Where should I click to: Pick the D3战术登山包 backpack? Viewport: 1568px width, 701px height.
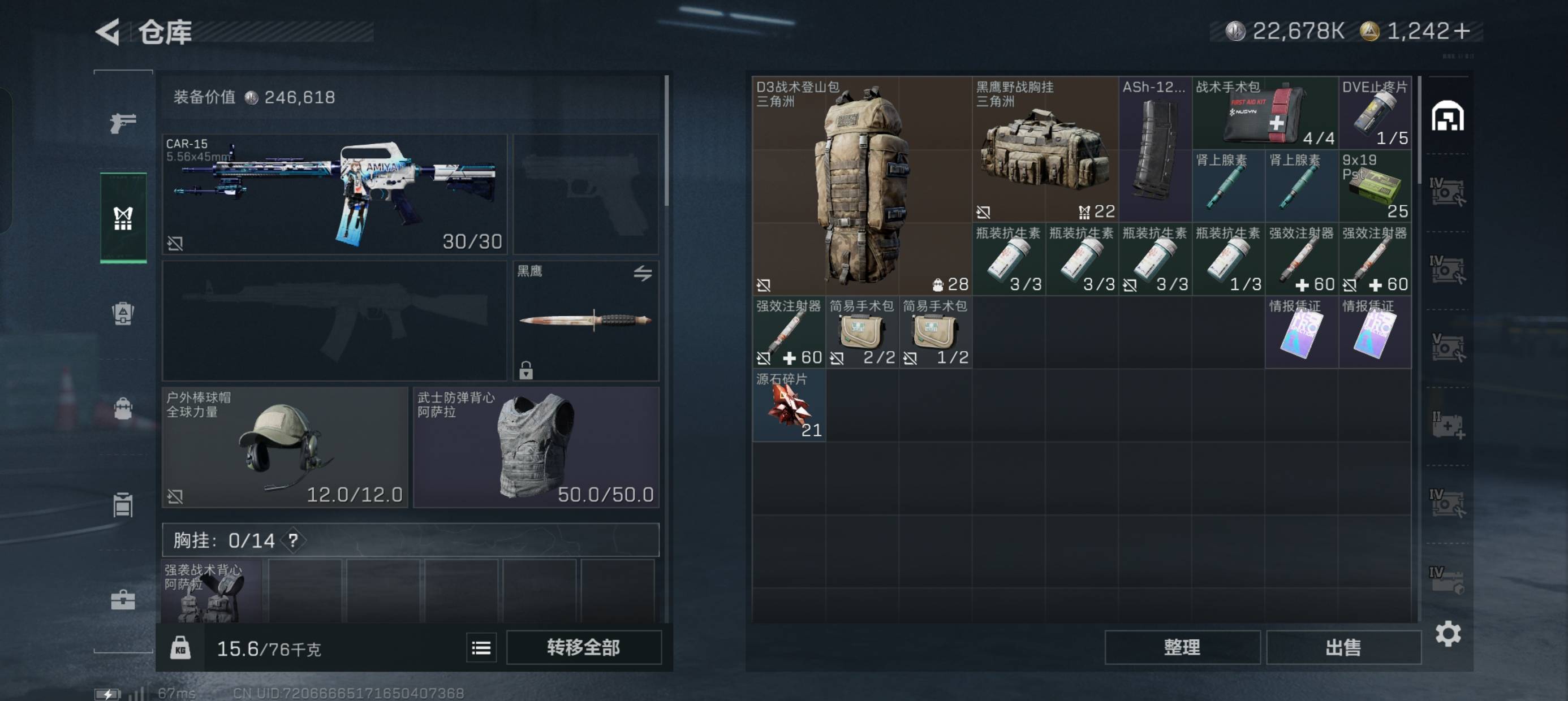tap(861, 185)
